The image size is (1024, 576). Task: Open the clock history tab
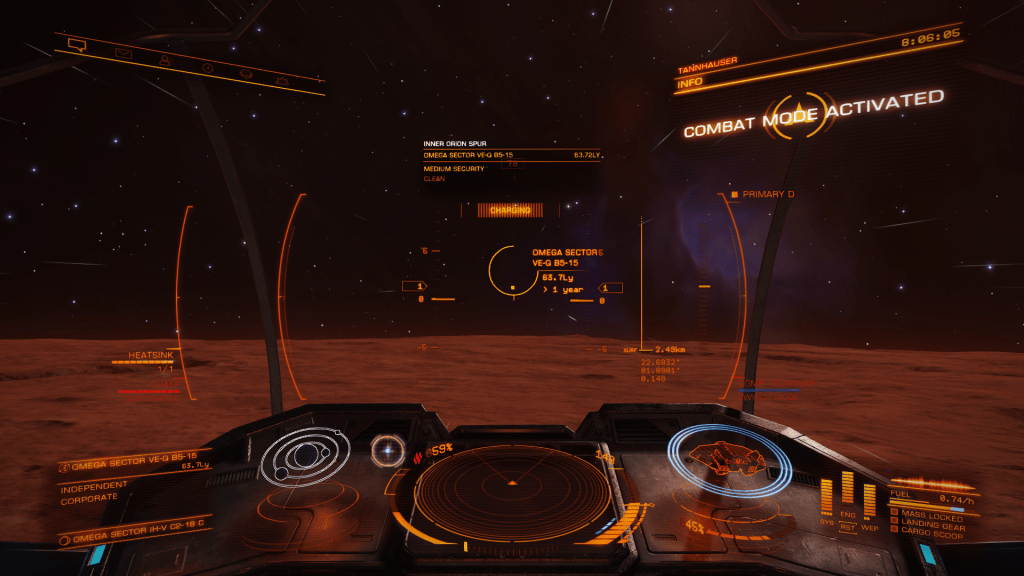pos(208,67)
